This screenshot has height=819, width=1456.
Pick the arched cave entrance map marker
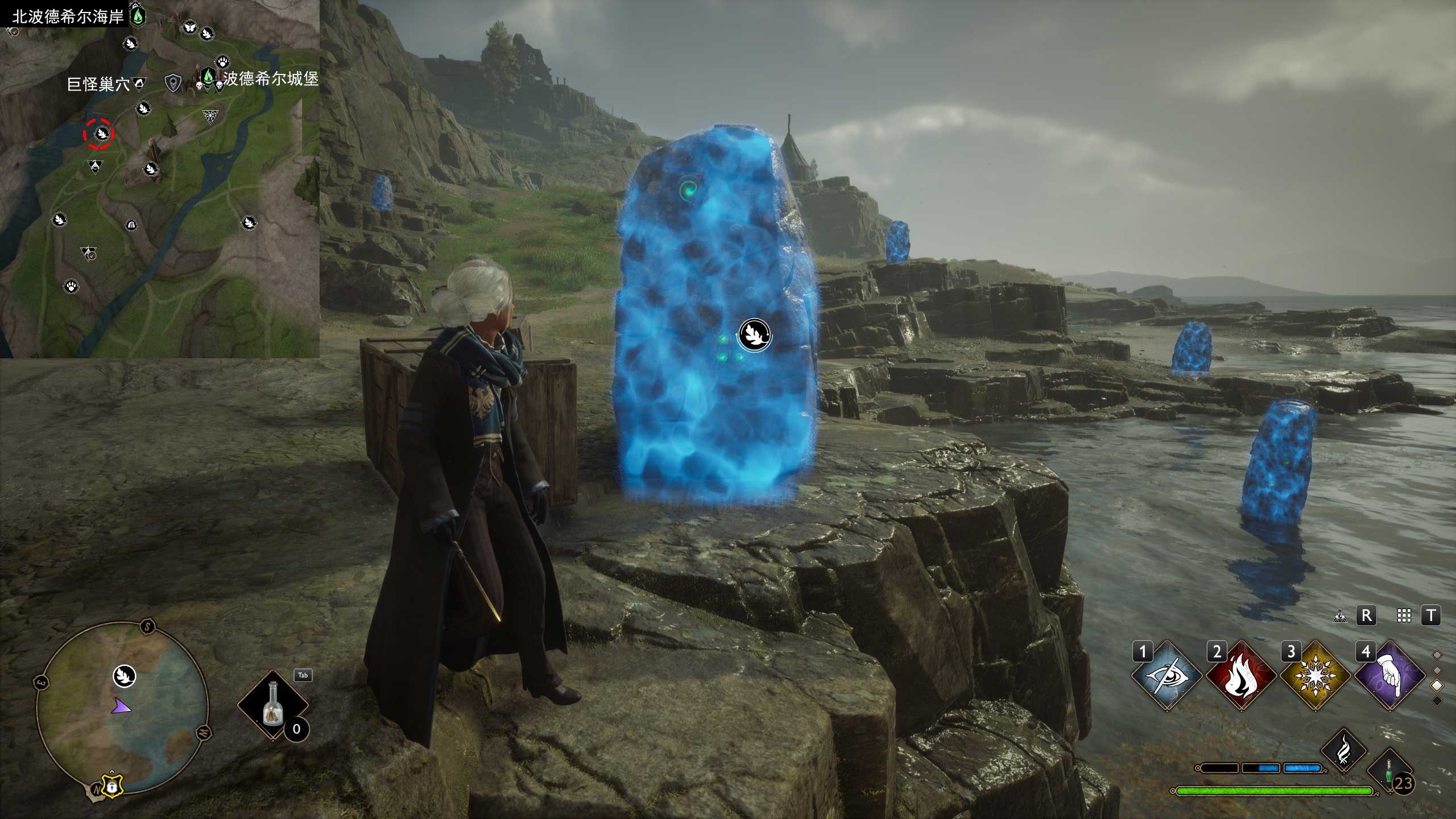pyautogui.click(x=131, y=225)
